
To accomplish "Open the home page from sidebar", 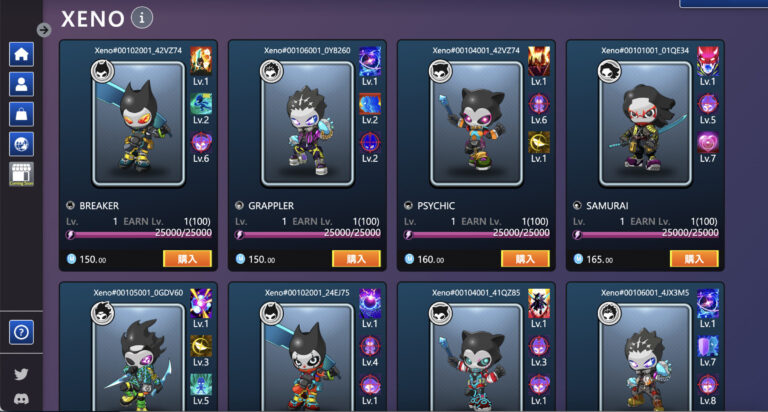I will pos(21,54).
